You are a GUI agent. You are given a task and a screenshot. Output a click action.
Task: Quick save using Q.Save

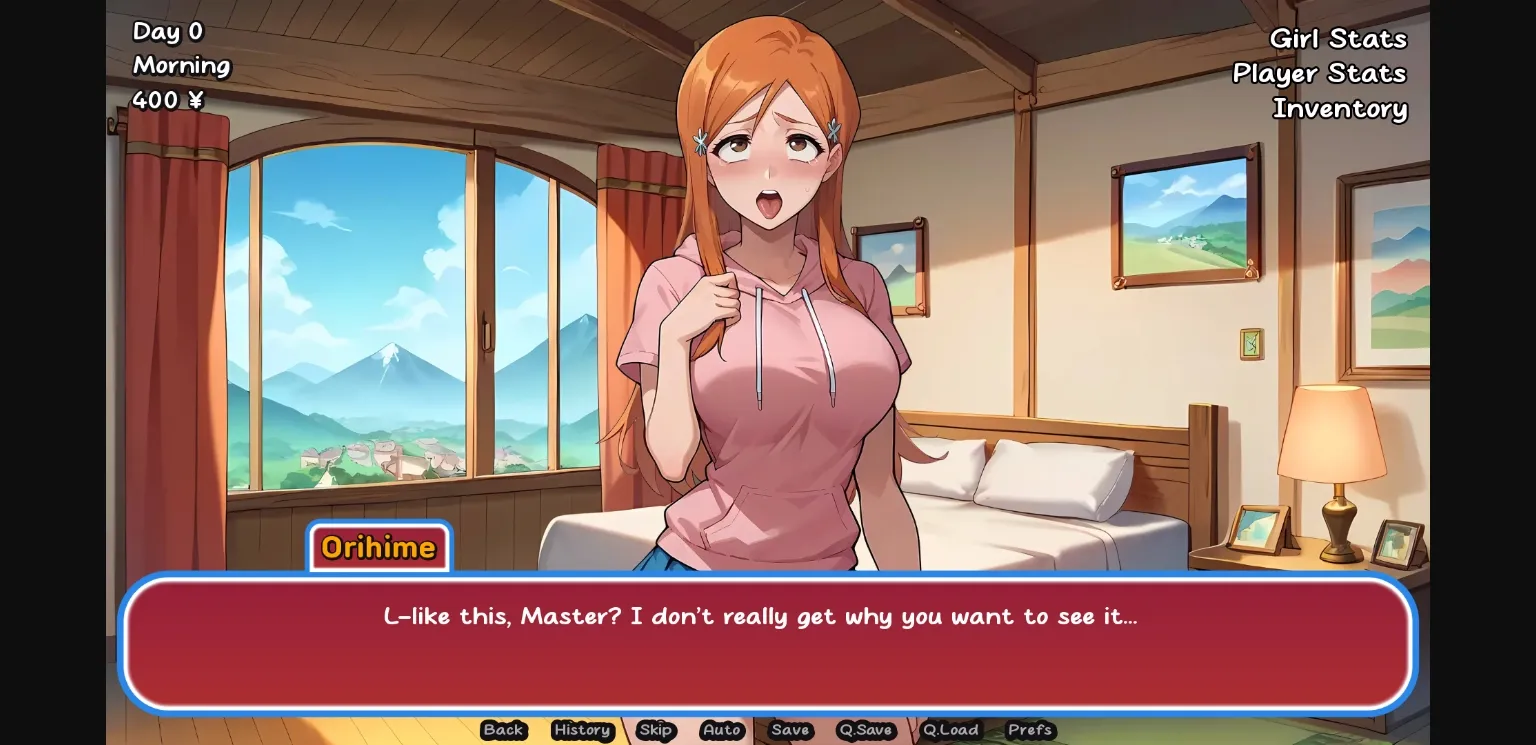pyautogui.click(x=865, y=731)
